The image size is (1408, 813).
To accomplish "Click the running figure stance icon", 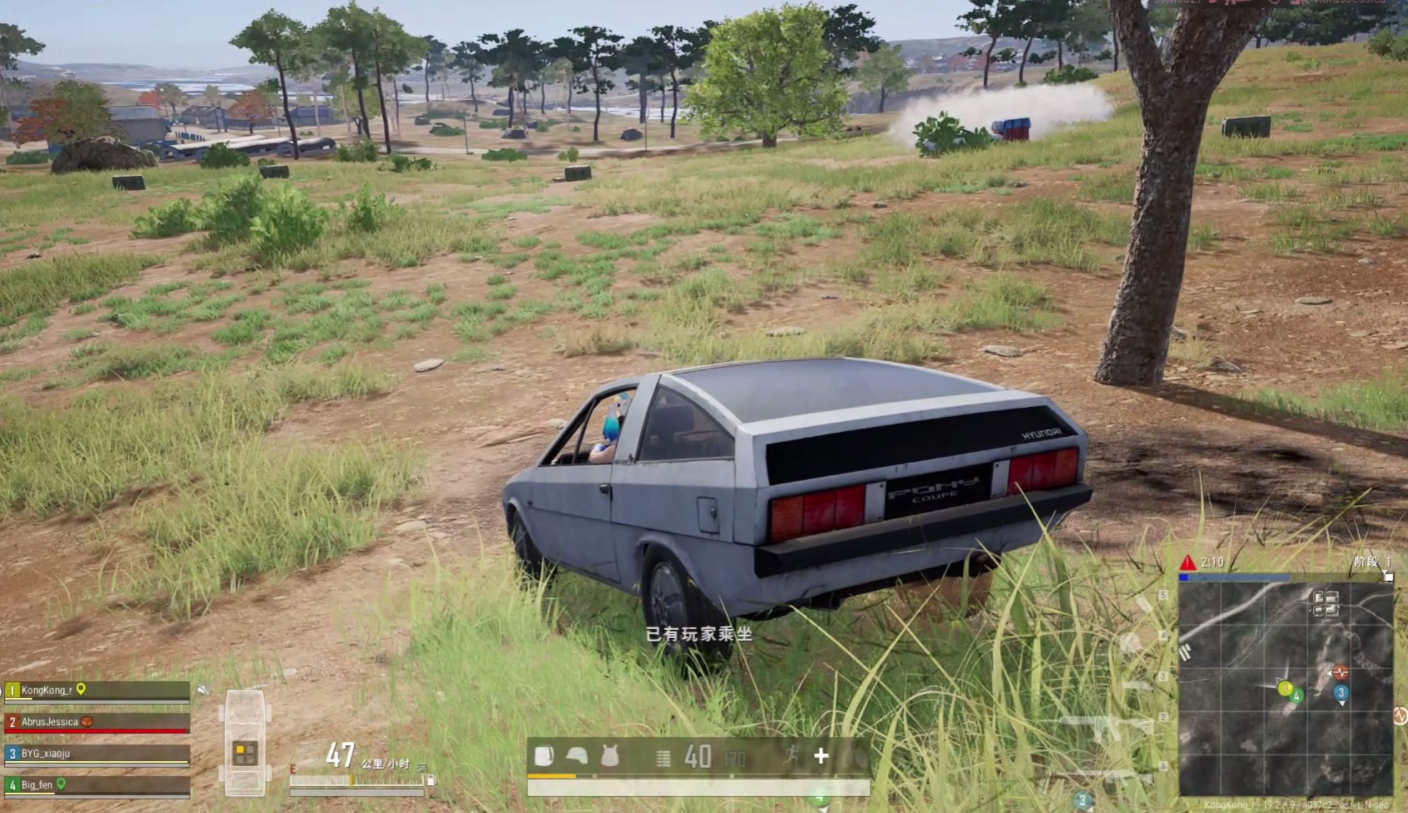I will (790, 756).
